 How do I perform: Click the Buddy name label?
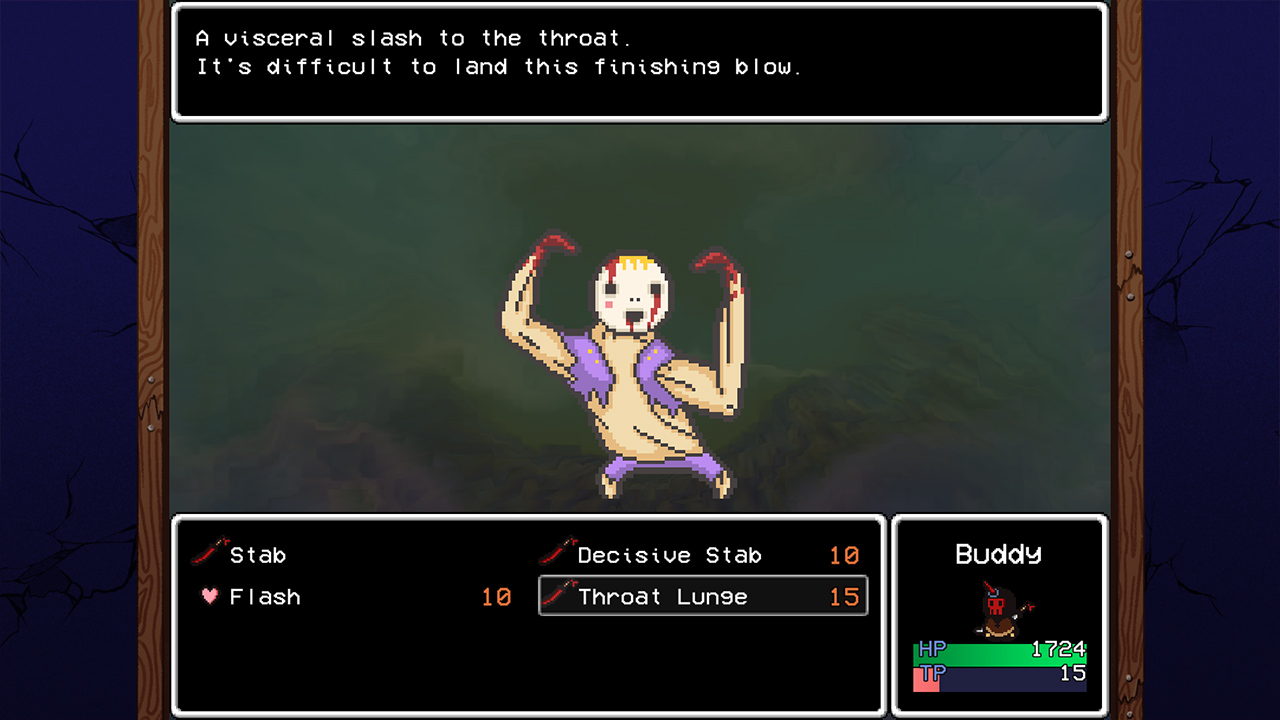click(998, 554)
